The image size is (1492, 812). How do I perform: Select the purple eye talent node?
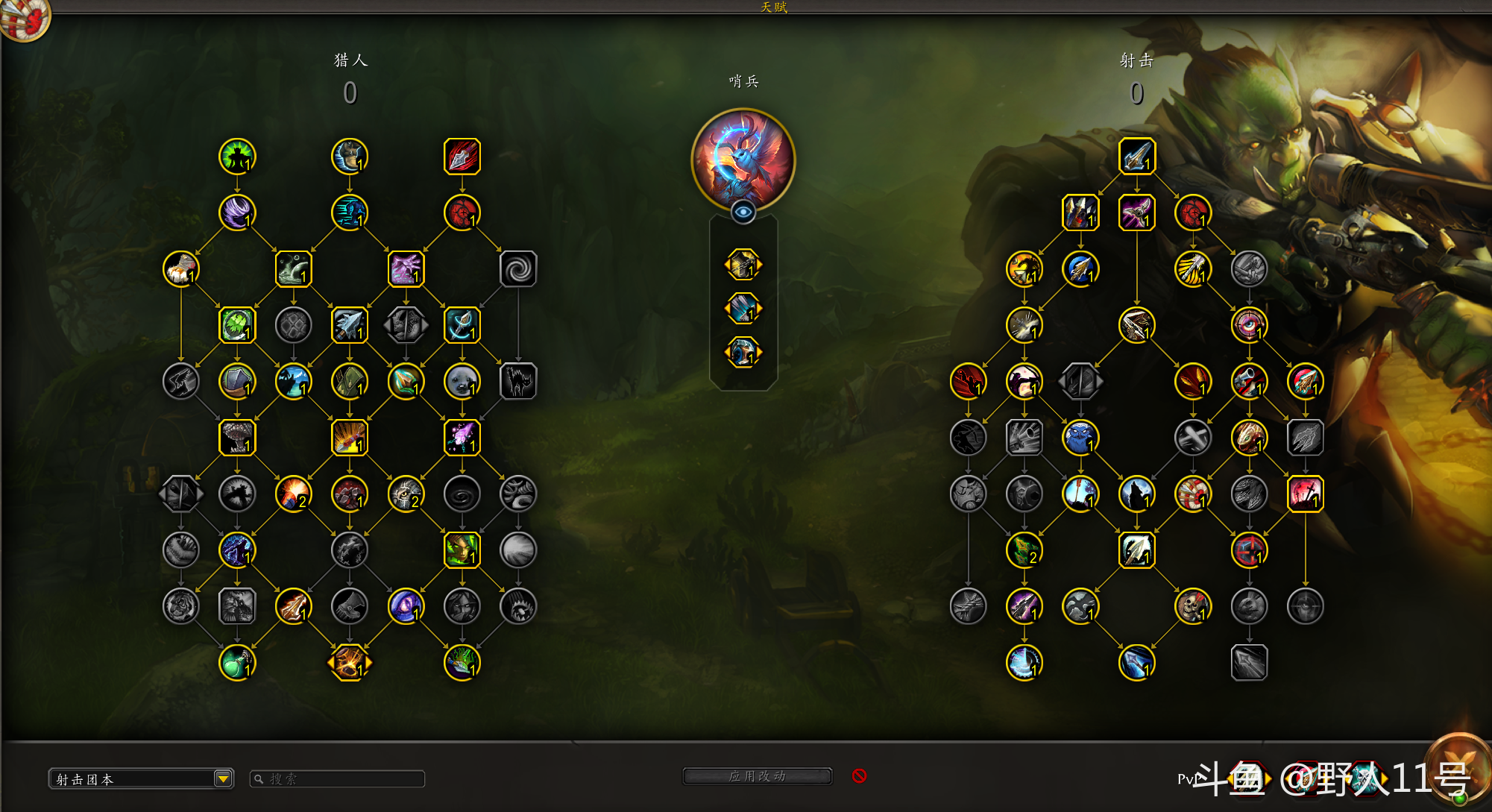(406, 606)
